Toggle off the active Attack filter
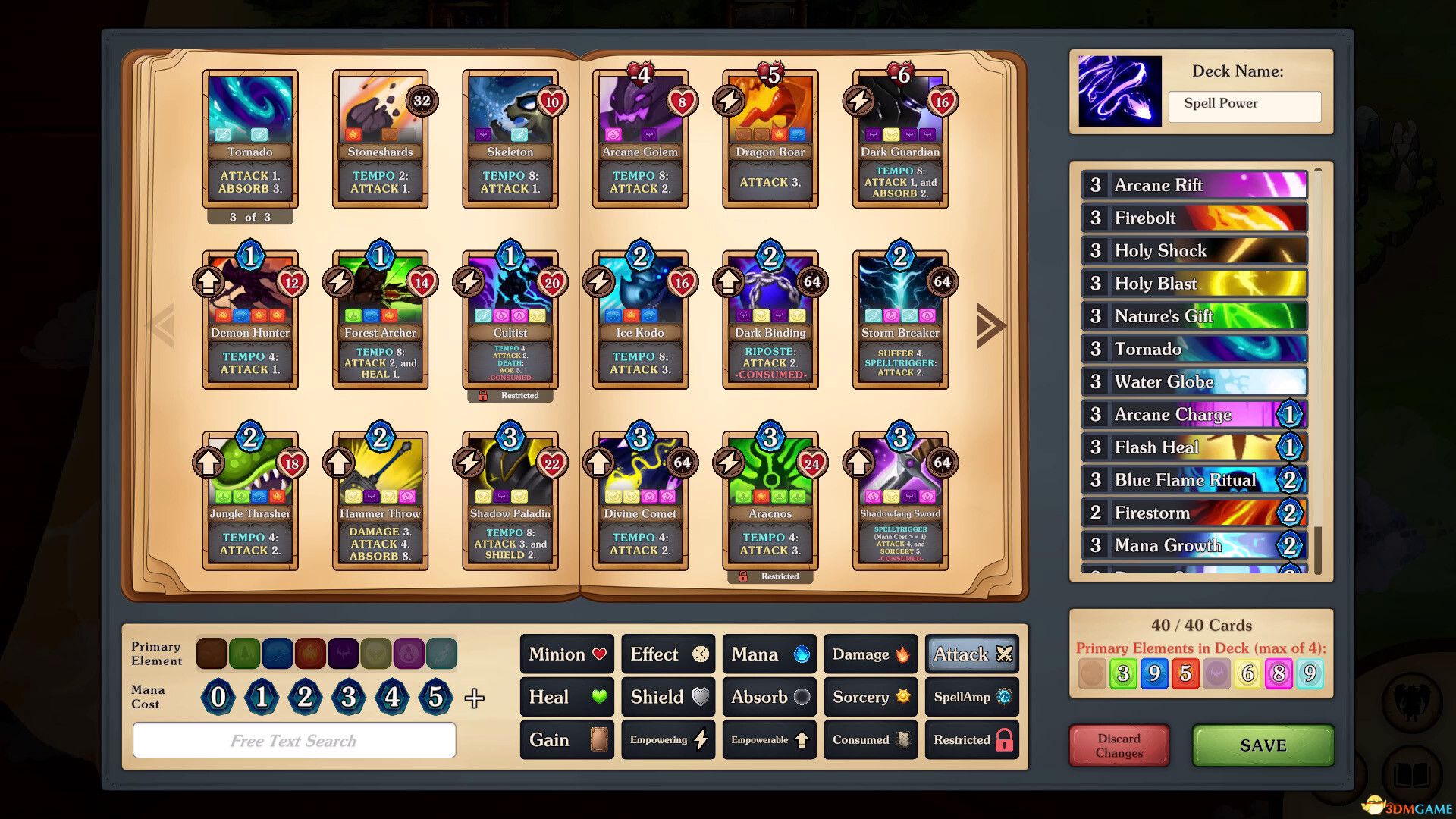 (x=971, y=654)
